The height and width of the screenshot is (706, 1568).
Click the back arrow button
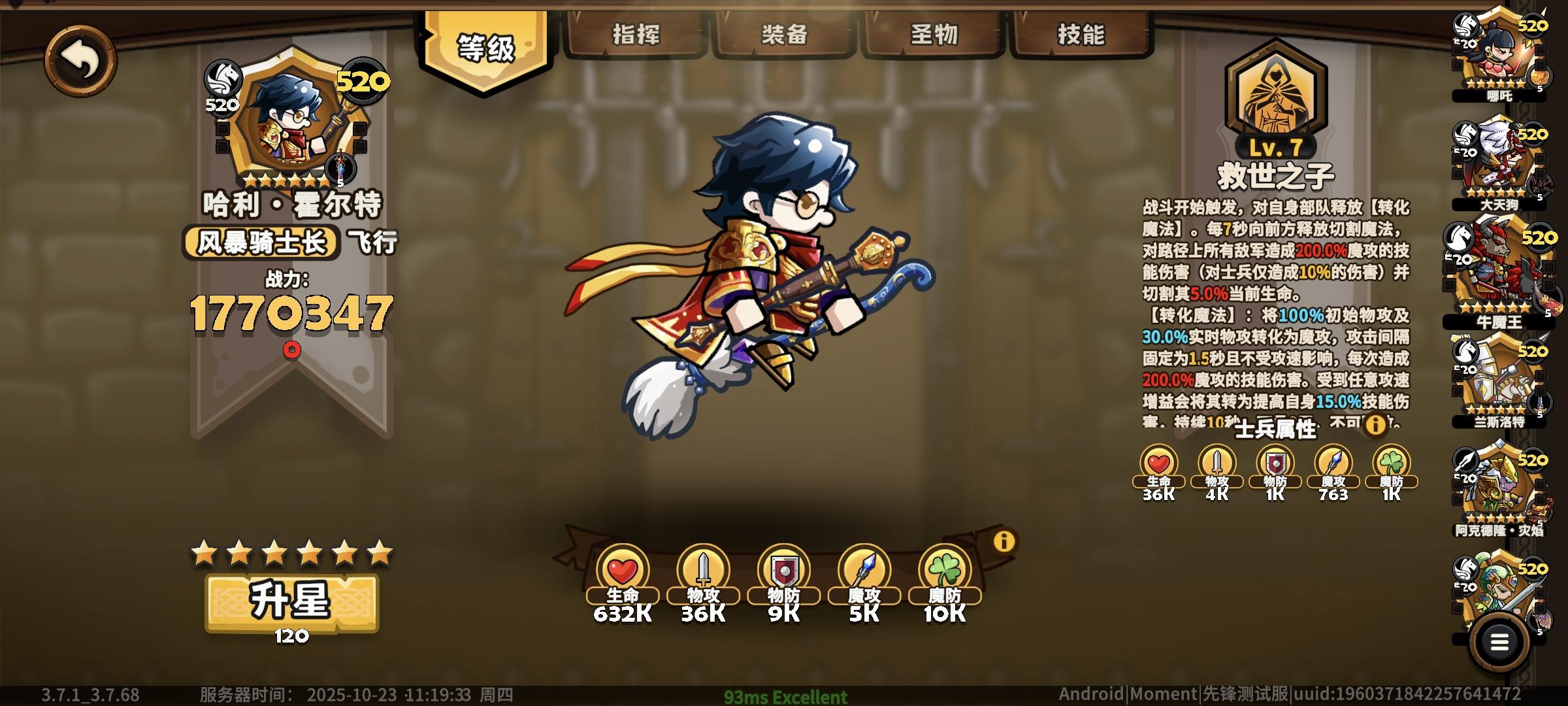coord(81,59)
